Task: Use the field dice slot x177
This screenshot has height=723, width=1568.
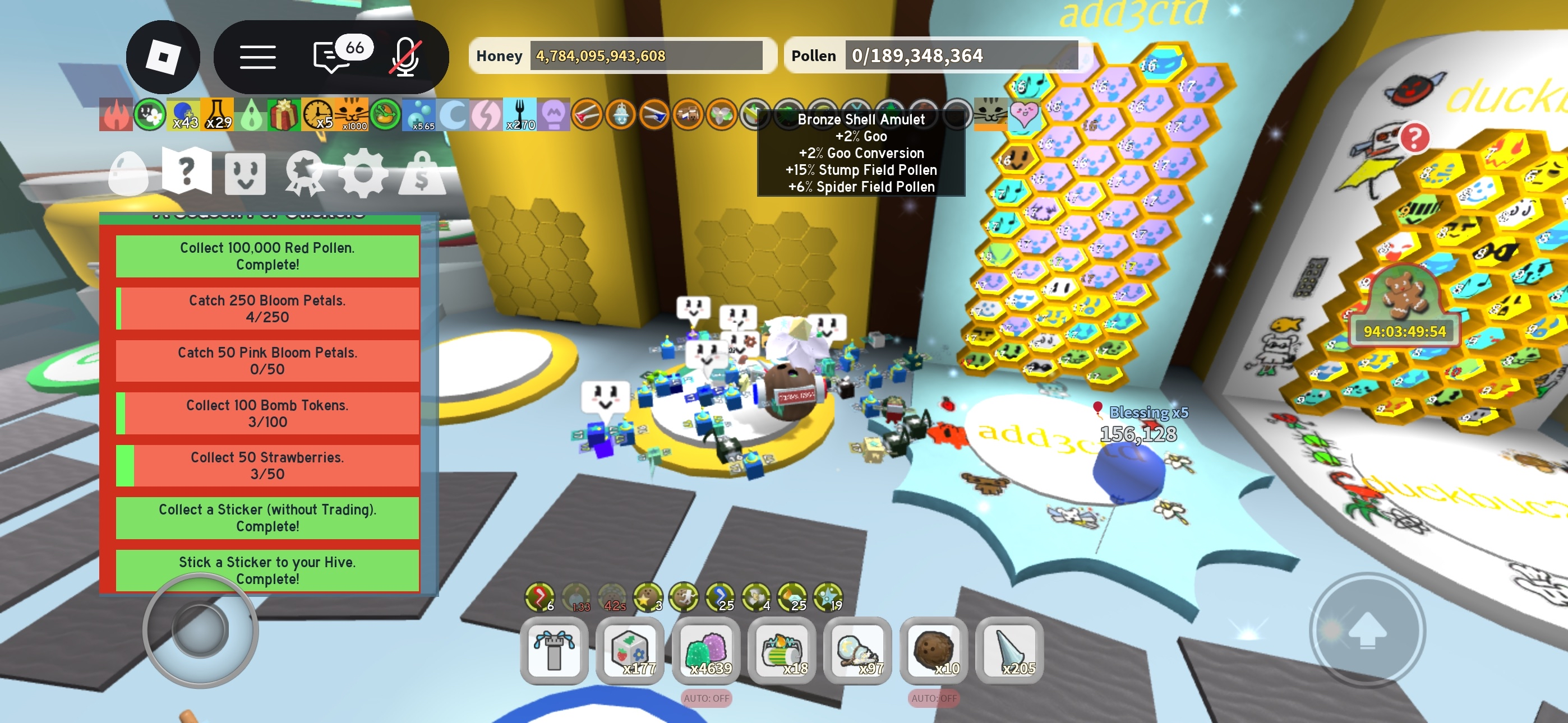Action: [630, 651]
